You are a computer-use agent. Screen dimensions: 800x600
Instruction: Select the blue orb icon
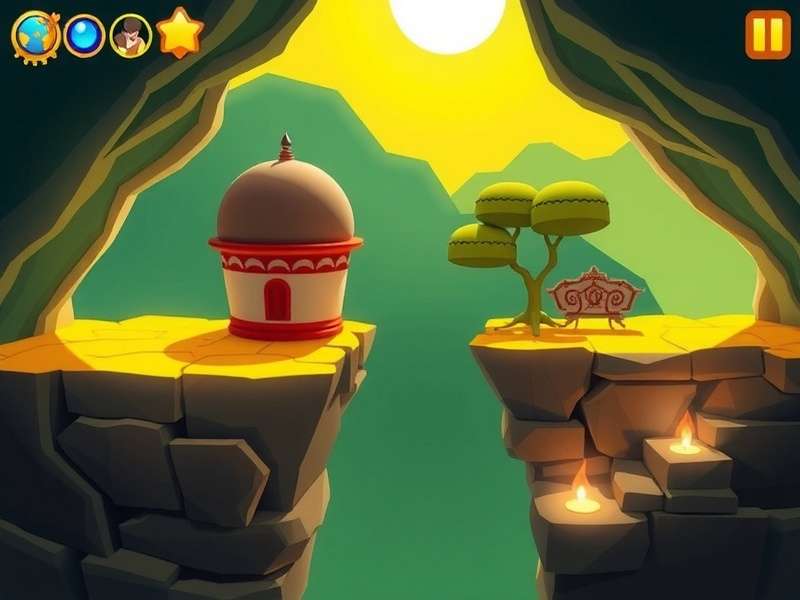tap(84, 36)
